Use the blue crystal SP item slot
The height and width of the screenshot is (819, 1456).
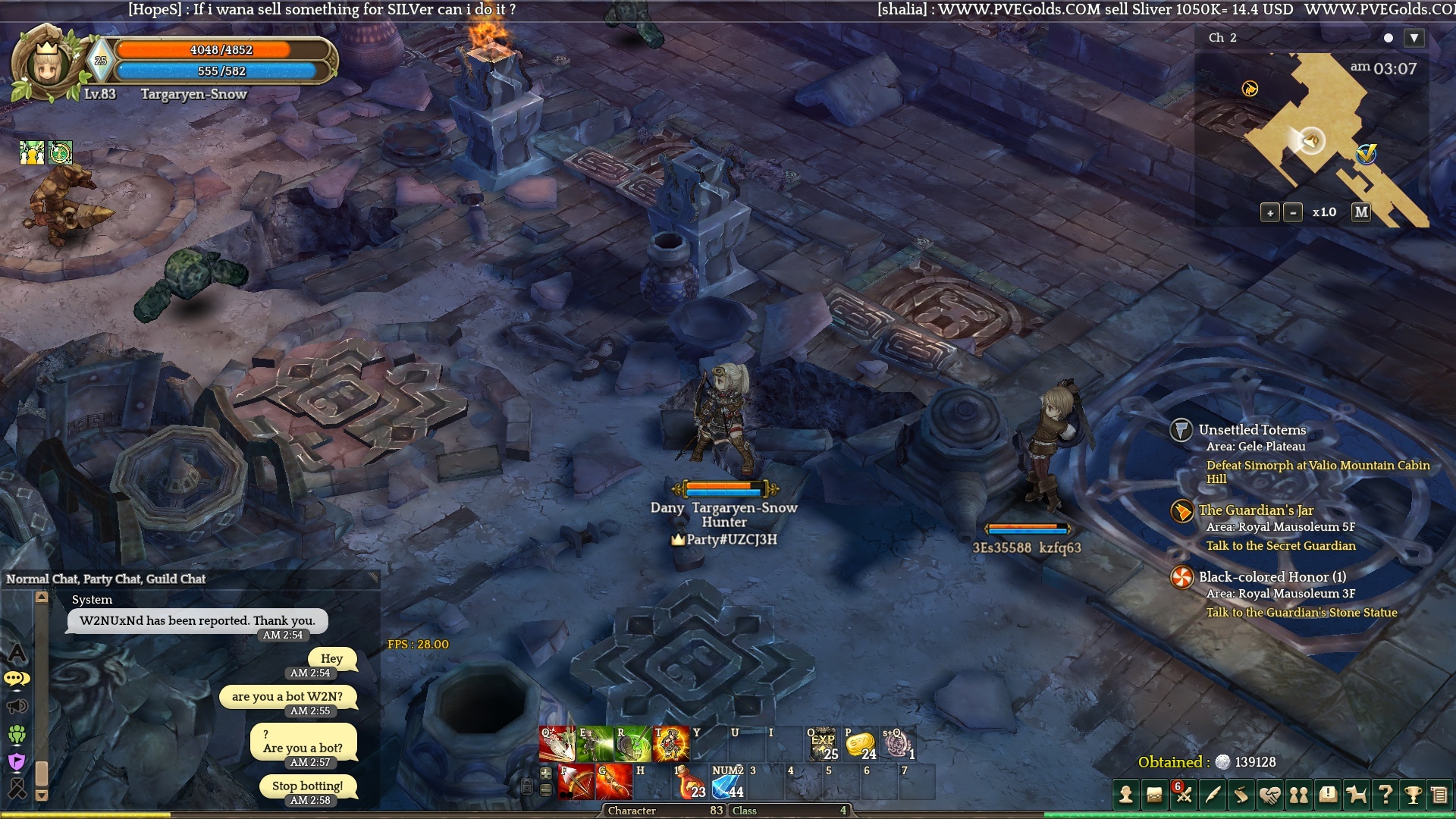727,783
